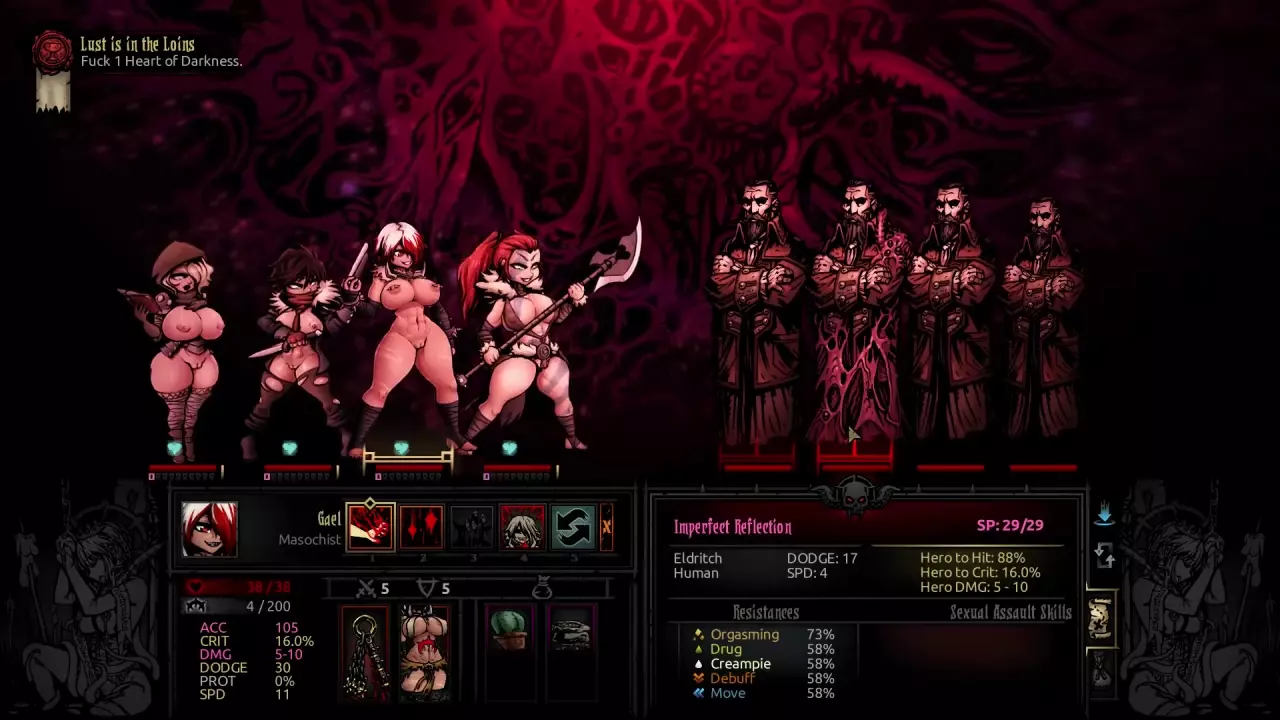Screen dimensions: 1280x720
Task: Inspect the armor equipment slot
Action: tap(424, 652)
